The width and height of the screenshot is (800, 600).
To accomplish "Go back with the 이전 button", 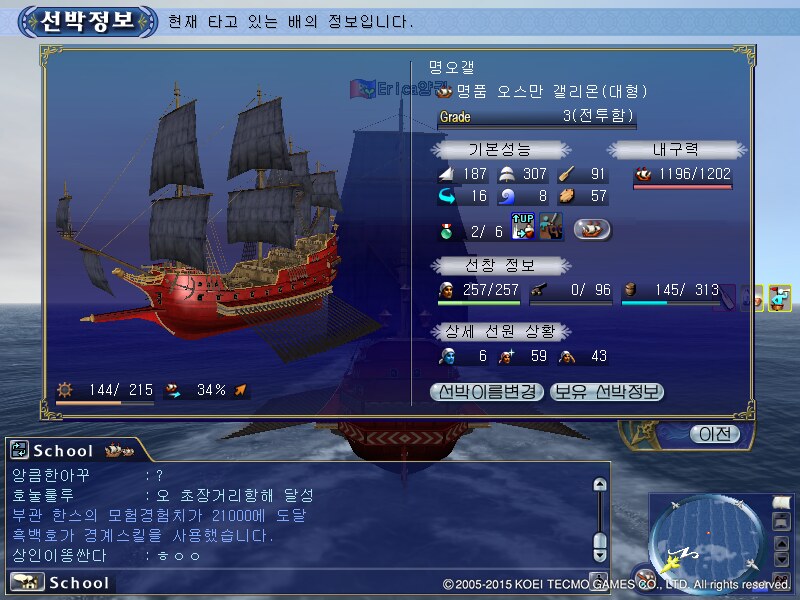I will pos(714,434).
